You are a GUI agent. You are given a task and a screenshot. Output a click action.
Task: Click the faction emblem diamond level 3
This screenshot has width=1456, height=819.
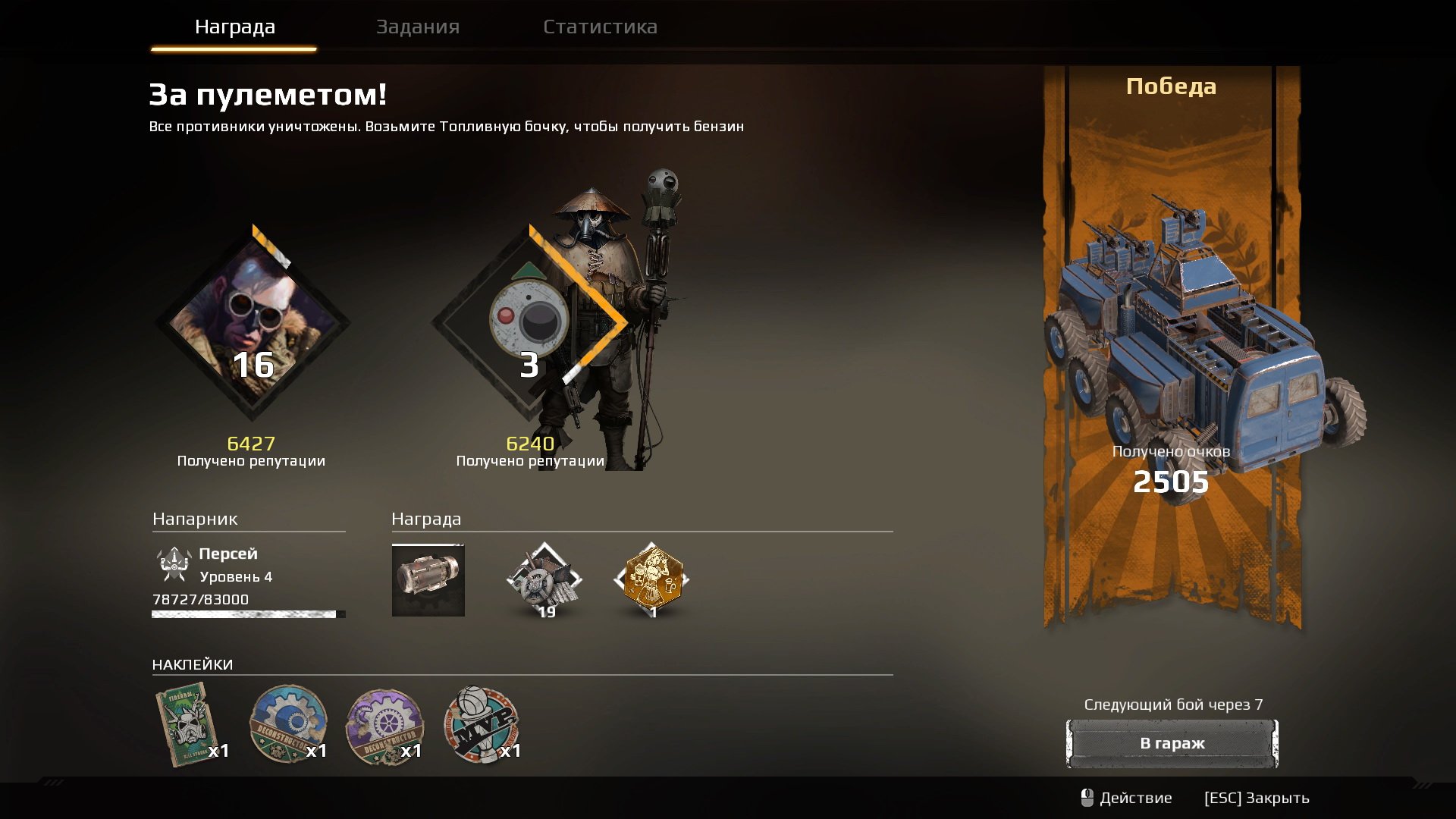(x=529, y=322)
